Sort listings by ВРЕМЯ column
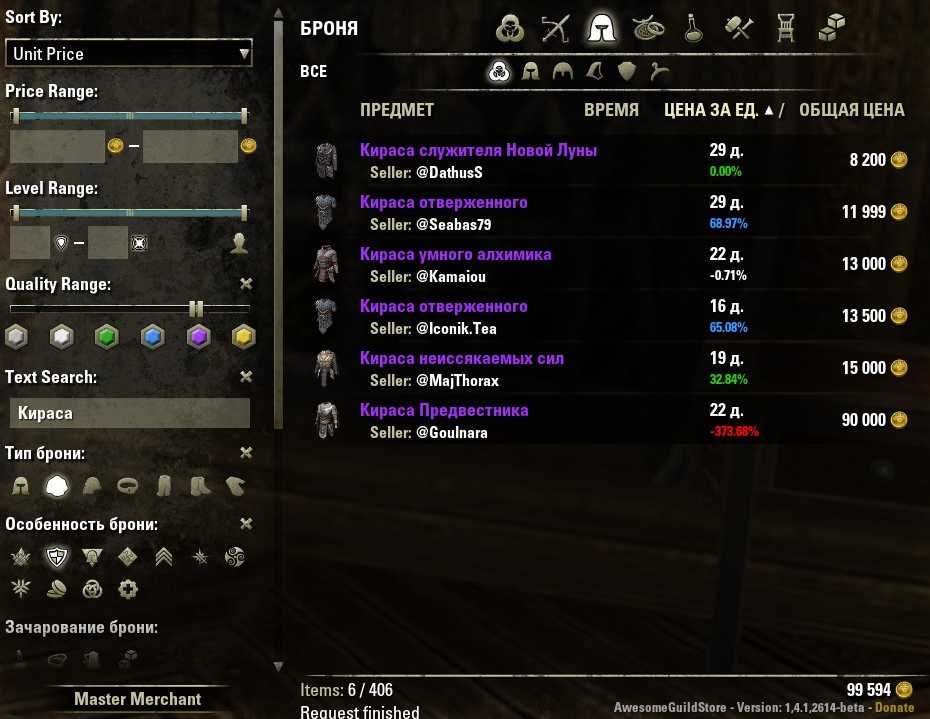 click(611, 110)
